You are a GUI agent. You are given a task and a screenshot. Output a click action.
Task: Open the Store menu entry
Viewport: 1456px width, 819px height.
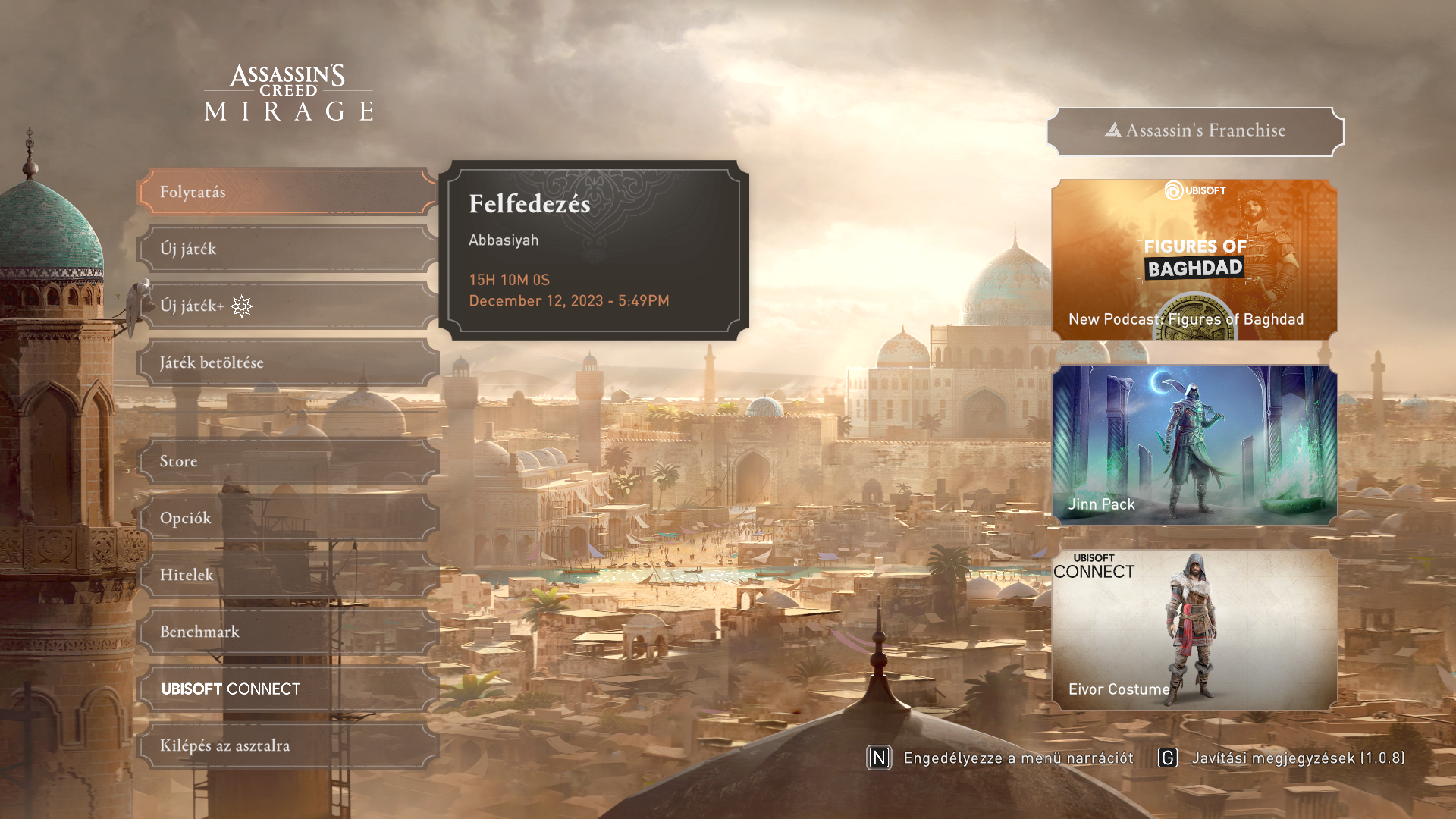click(287, 461)
